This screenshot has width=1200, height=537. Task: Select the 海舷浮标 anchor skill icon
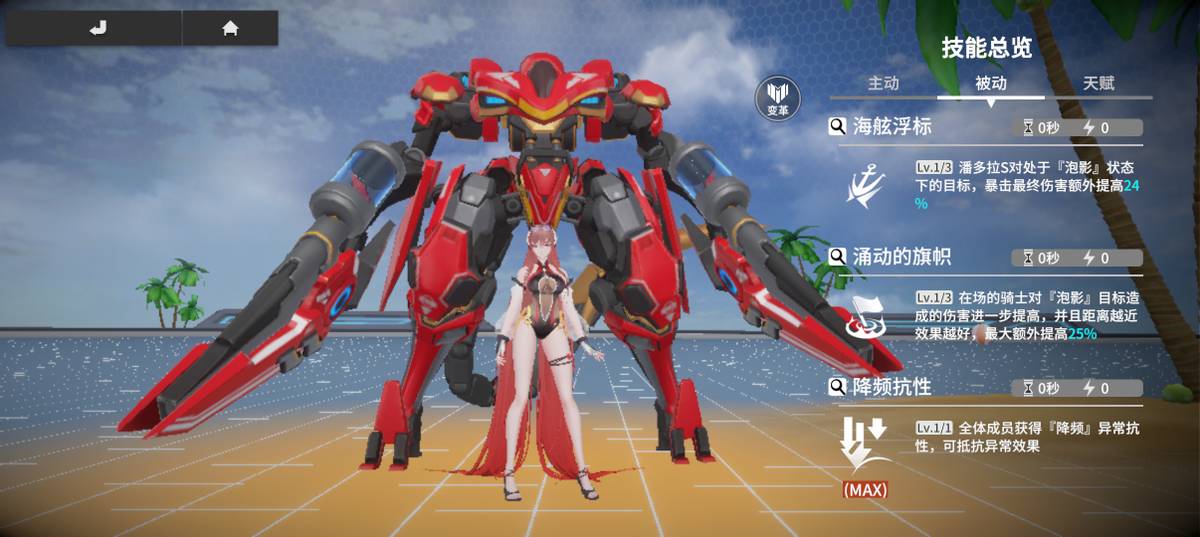[x=864, y=186]
